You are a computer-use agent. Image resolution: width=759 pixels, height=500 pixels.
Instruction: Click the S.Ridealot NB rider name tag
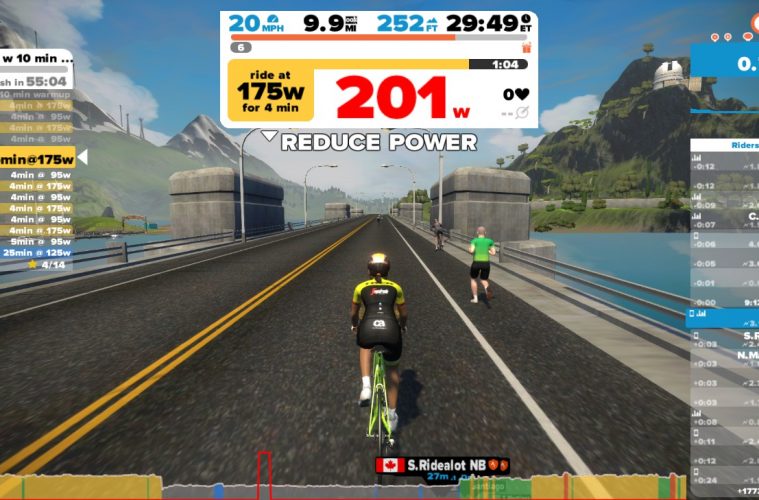pyautogui.click(x=442, y=465)
